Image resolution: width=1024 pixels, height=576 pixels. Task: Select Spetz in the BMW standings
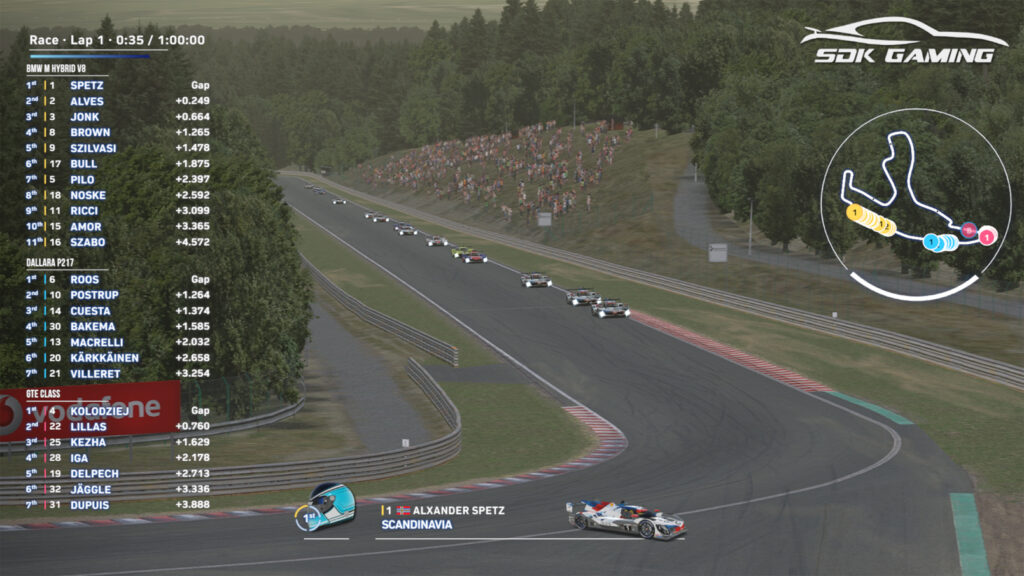(x=87, y=86)
